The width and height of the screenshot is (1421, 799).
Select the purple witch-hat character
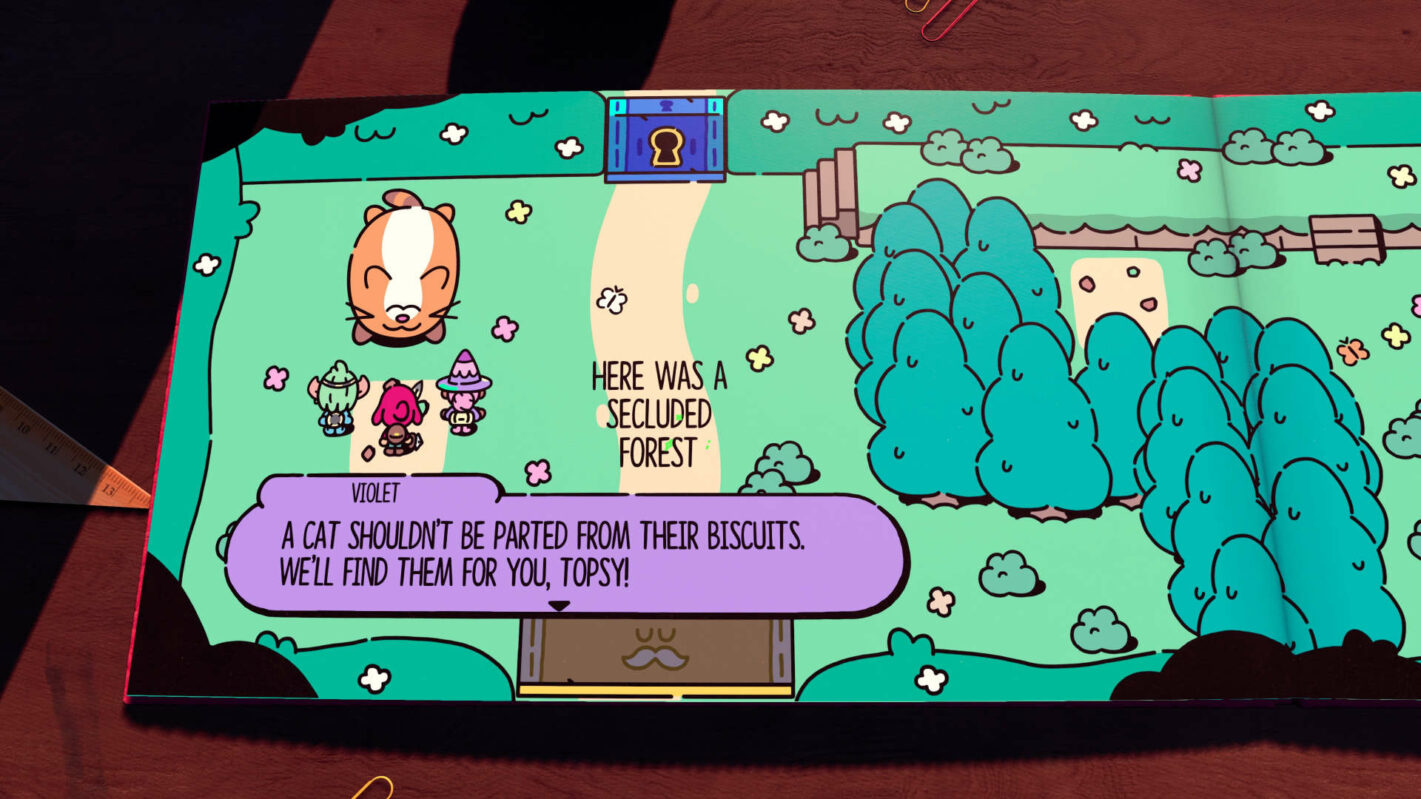point(461,390)
